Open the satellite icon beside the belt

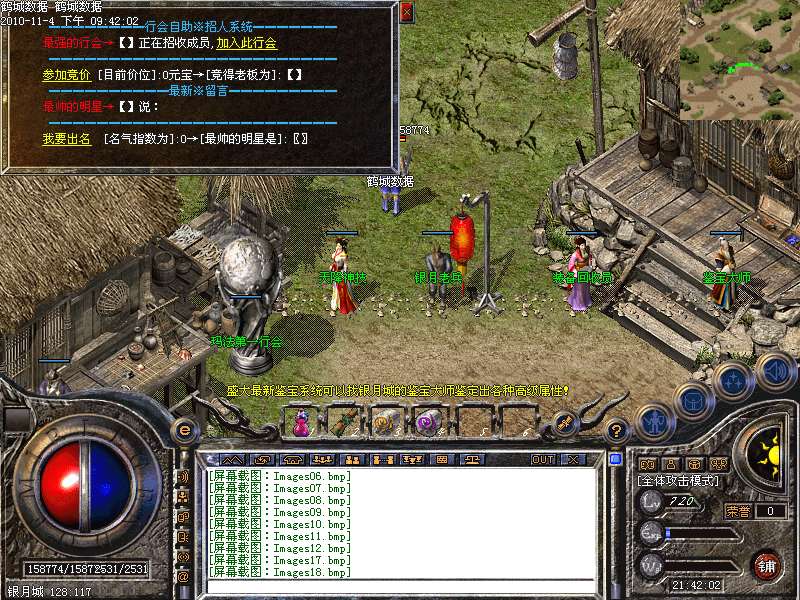[x=564, y=424]
